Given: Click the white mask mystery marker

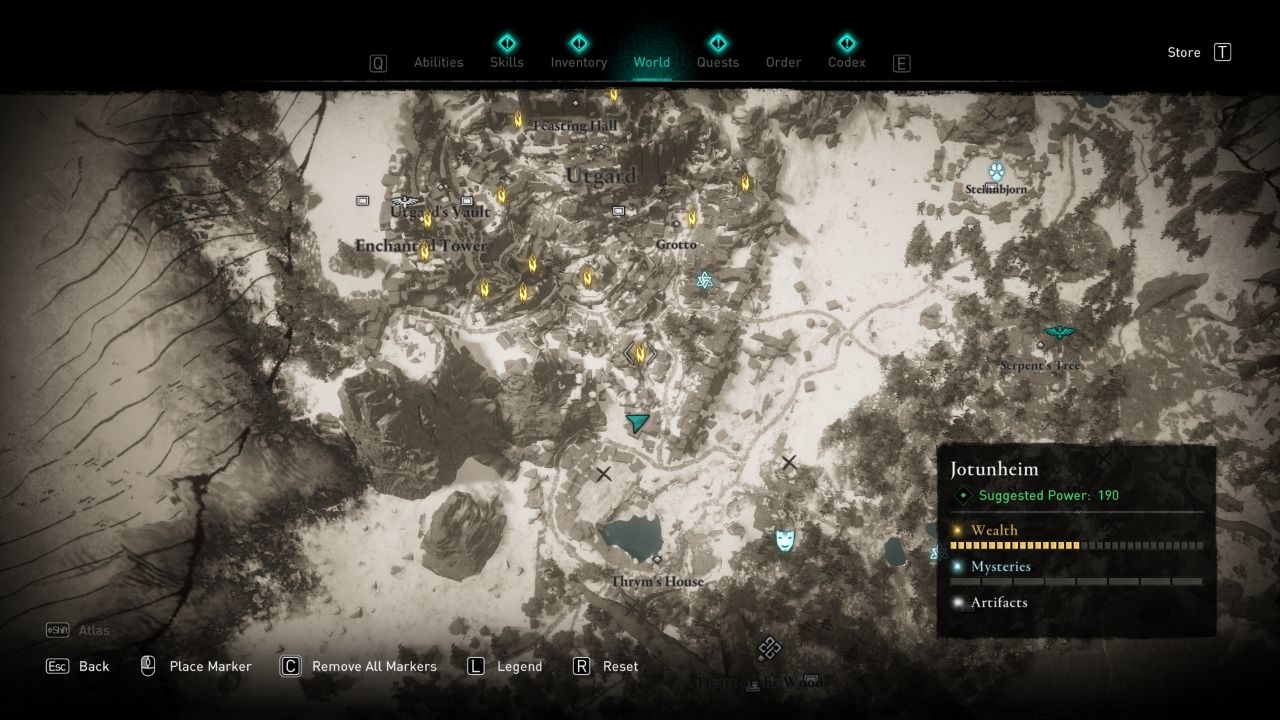Looking at the screenshot, I should coord(785,541).
